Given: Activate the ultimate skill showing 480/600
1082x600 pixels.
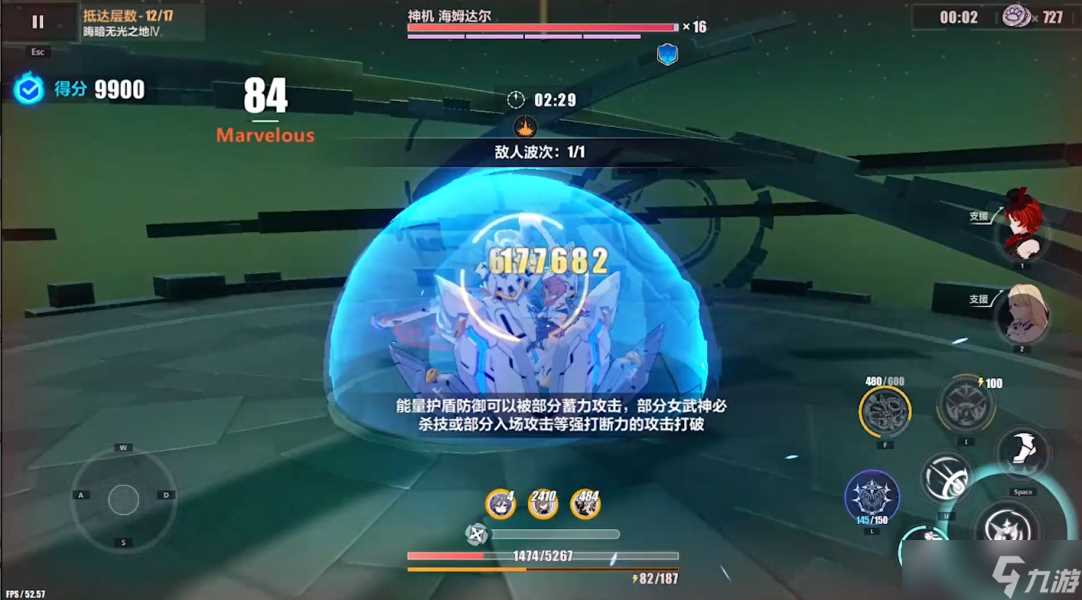Looking at the screenshot, I should point(885,409).
